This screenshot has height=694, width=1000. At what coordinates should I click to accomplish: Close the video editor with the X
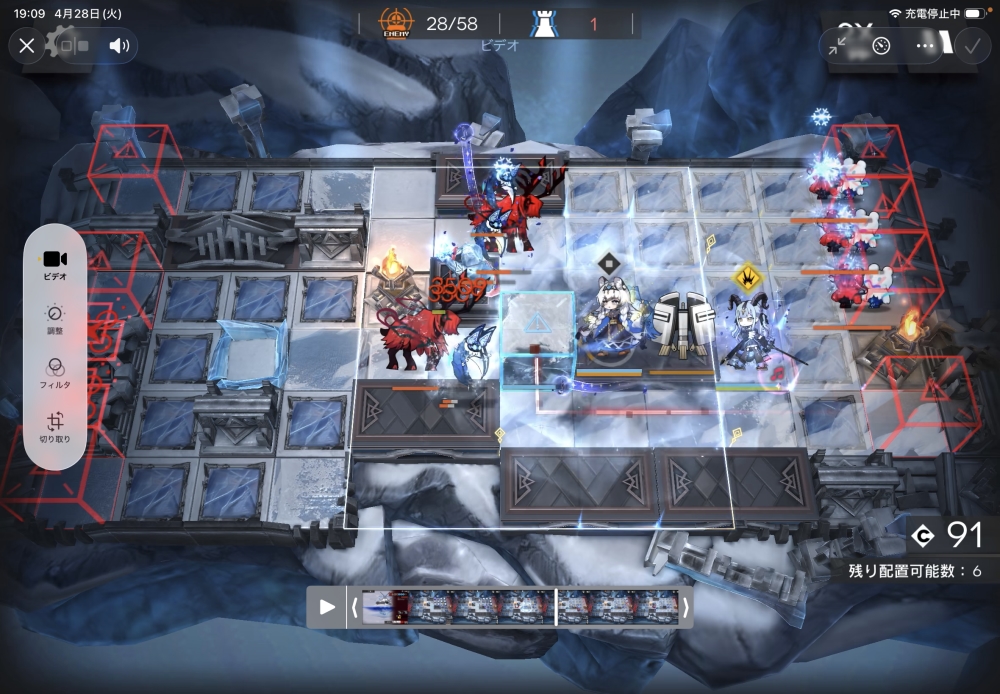click(x=27, y=45)
